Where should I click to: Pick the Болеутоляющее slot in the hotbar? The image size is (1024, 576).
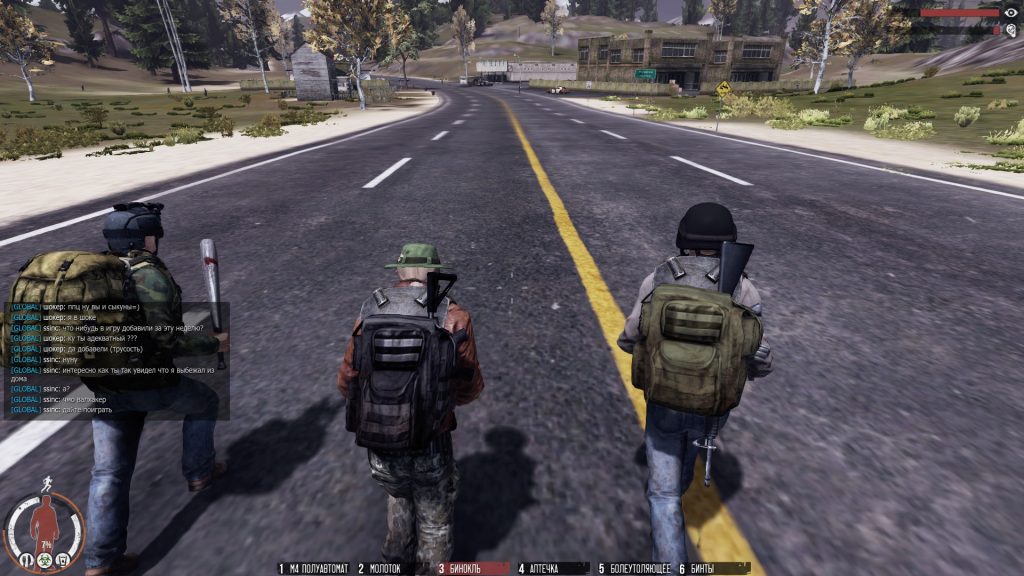click(x=635, y=568)
